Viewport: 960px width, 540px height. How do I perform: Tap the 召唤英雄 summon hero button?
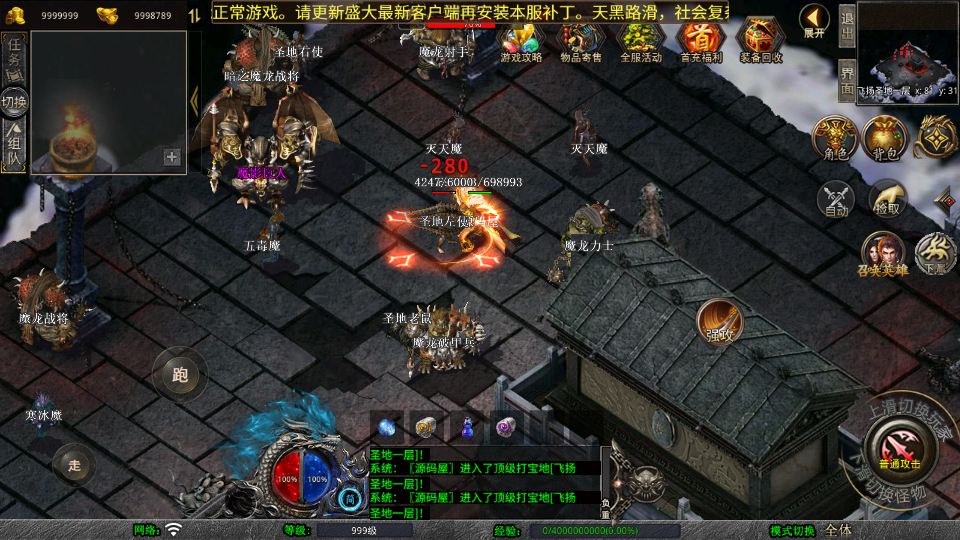[883, 253]
